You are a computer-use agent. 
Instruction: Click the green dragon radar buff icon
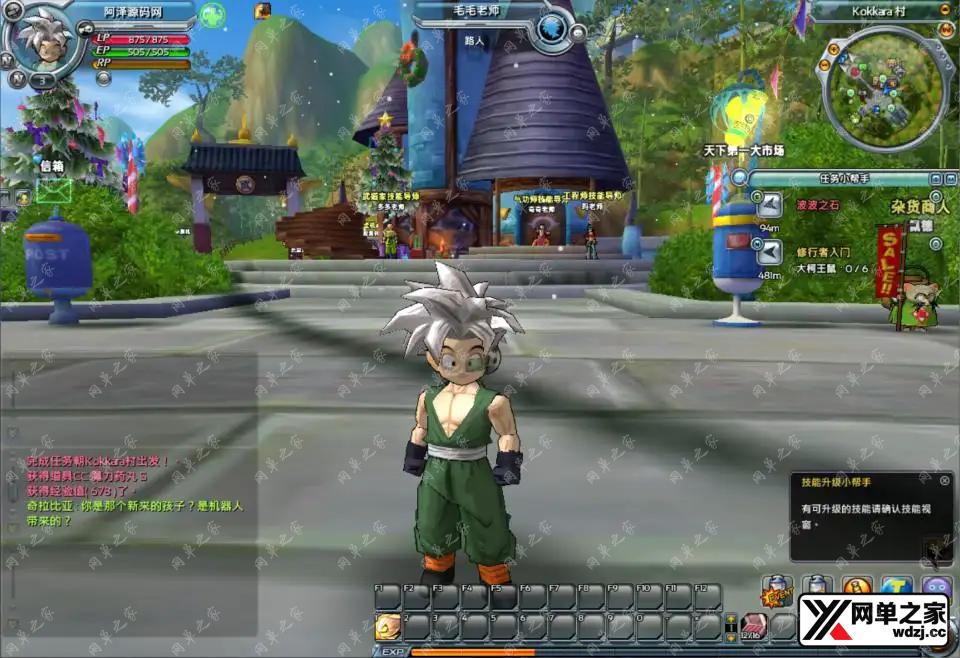coord(212,15)
